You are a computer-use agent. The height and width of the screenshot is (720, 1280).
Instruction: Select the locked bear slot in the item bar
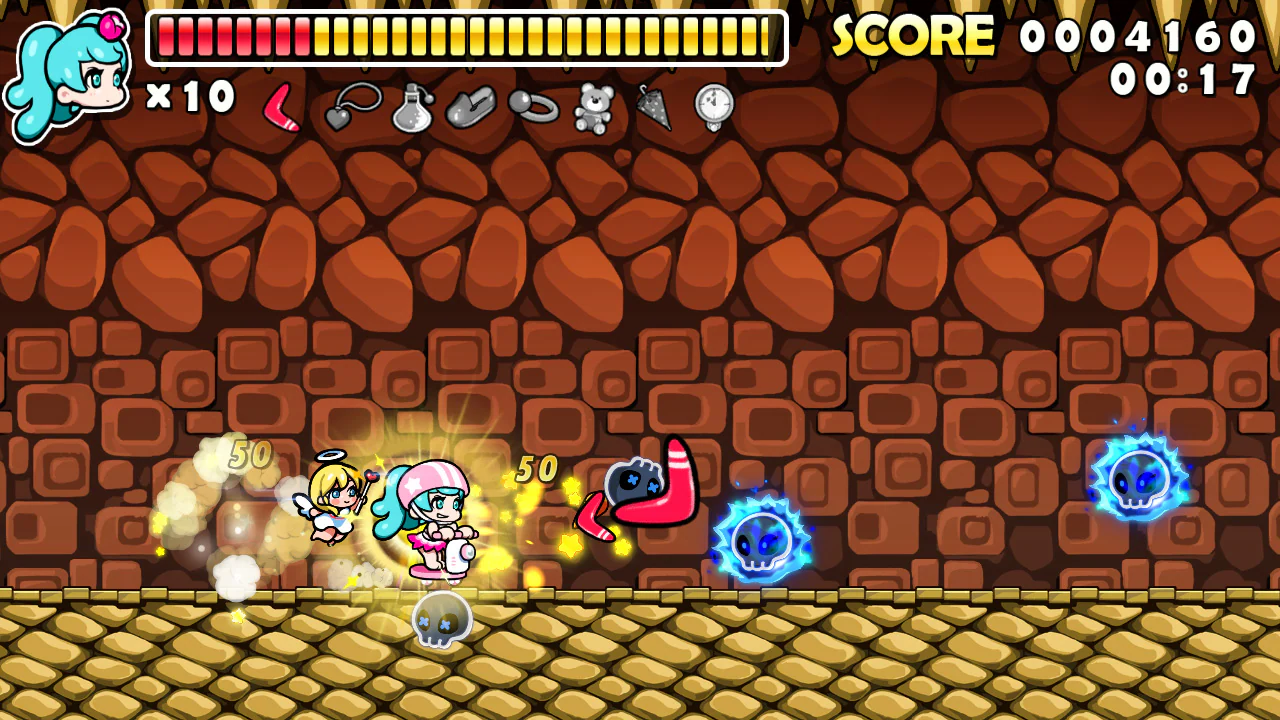tap(594, 108)
